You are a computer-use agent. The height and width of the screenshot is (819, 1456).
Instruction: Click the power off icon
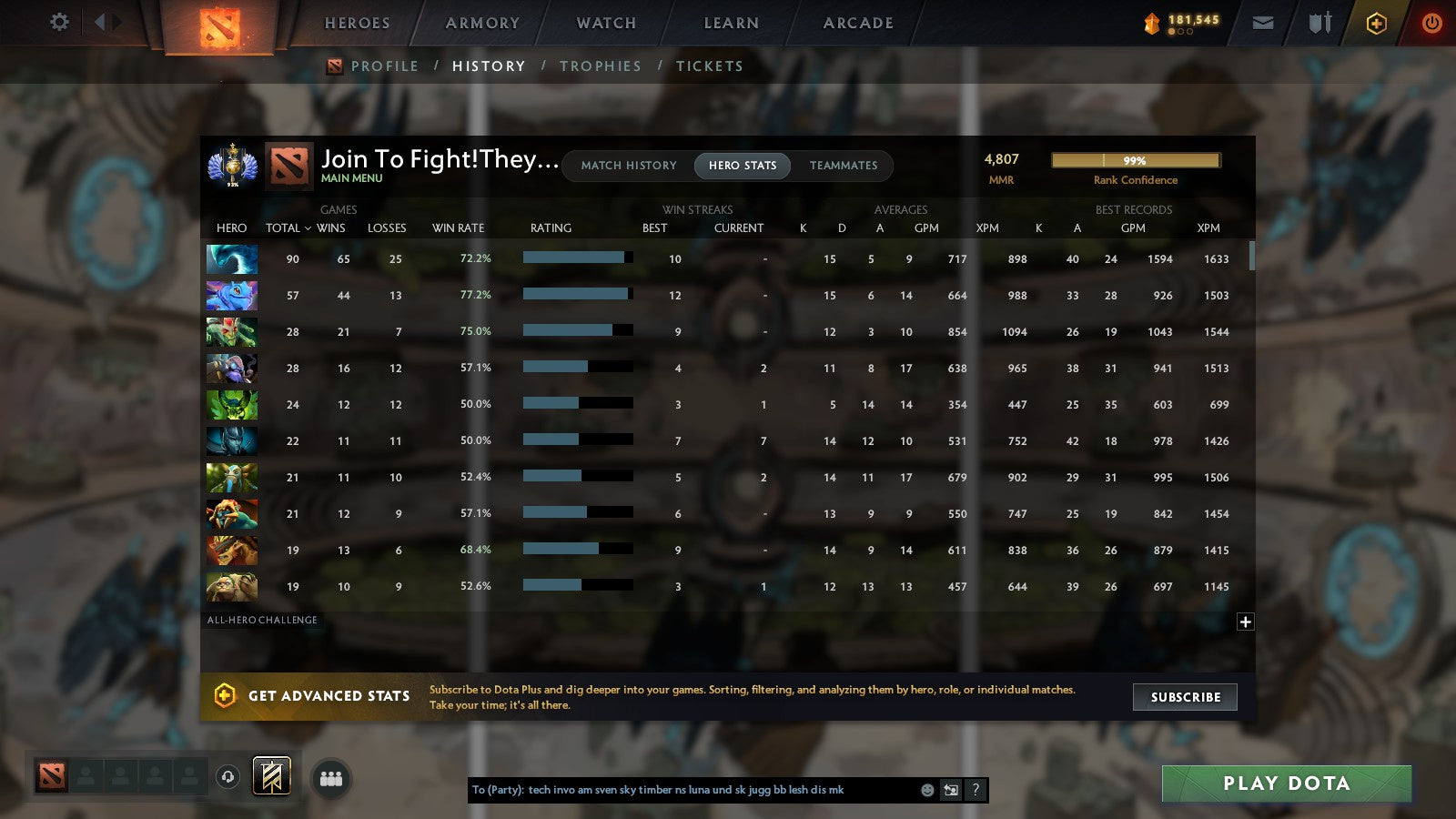(1431, 23)
